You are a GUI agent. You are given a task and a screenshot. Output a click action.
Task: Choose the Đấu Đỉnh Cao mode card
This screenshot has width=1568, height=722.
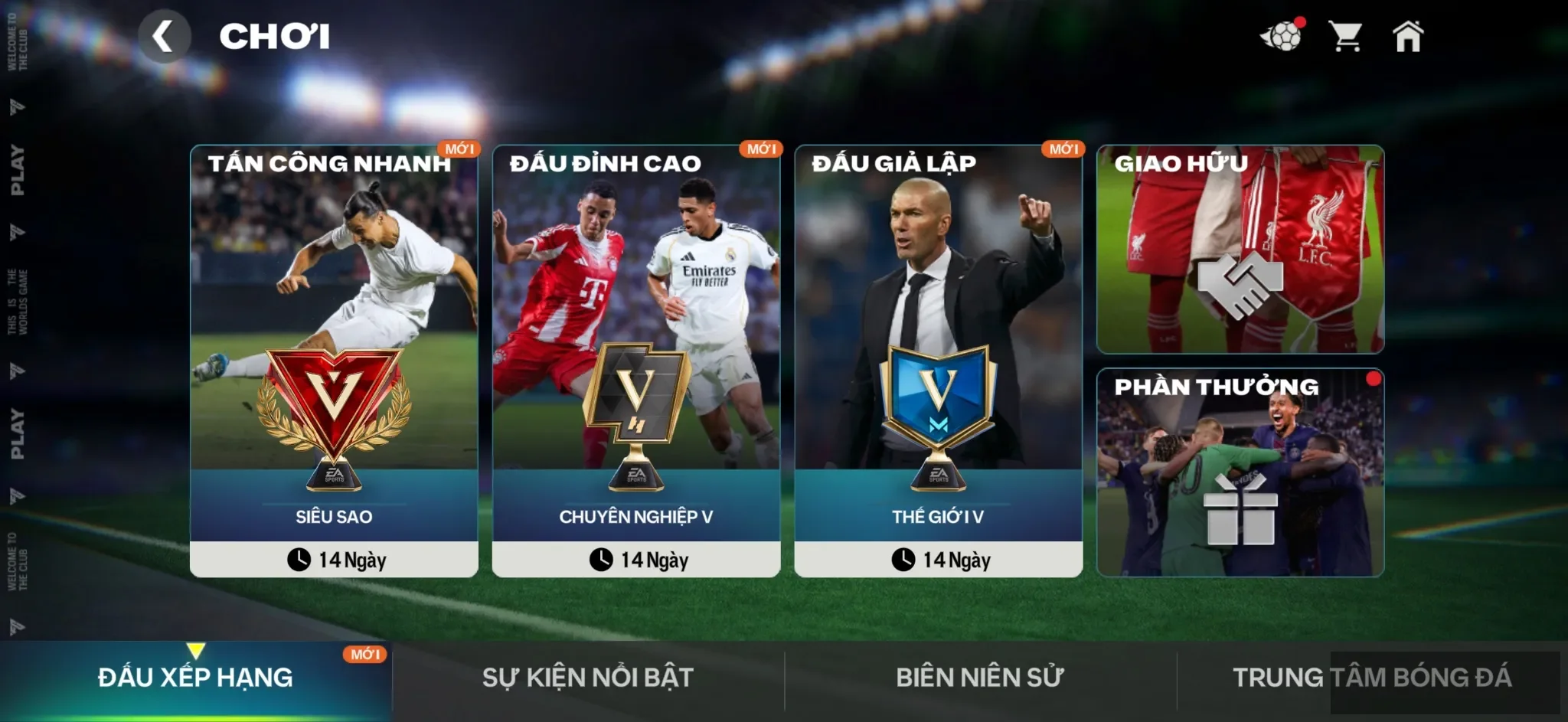point(635,360)
